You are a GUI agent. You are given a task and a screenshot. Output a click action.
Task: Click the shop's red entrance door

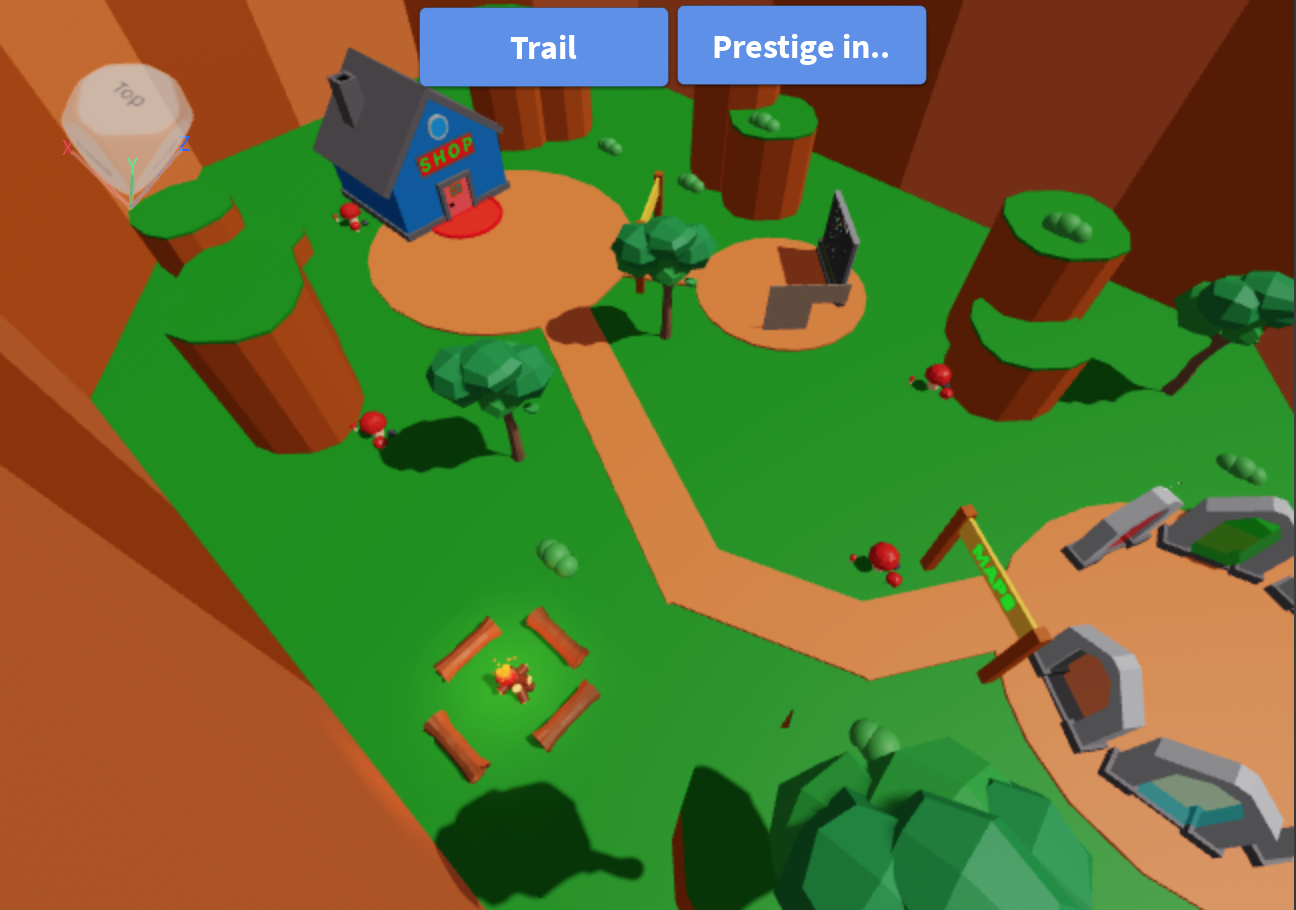[454, 197]
